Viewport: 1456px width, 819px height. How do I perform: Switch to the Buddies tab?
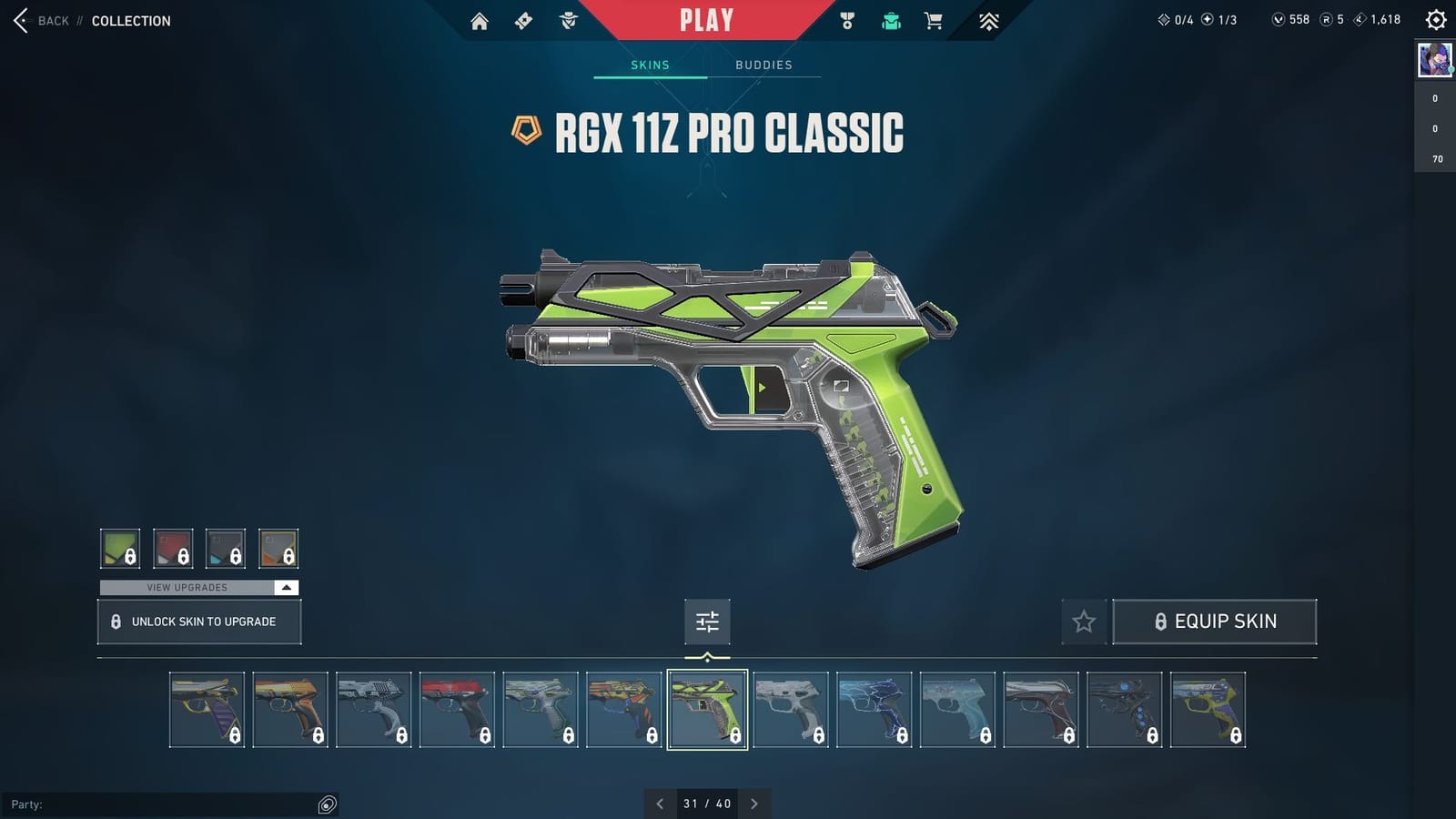(x=764, y=65)
